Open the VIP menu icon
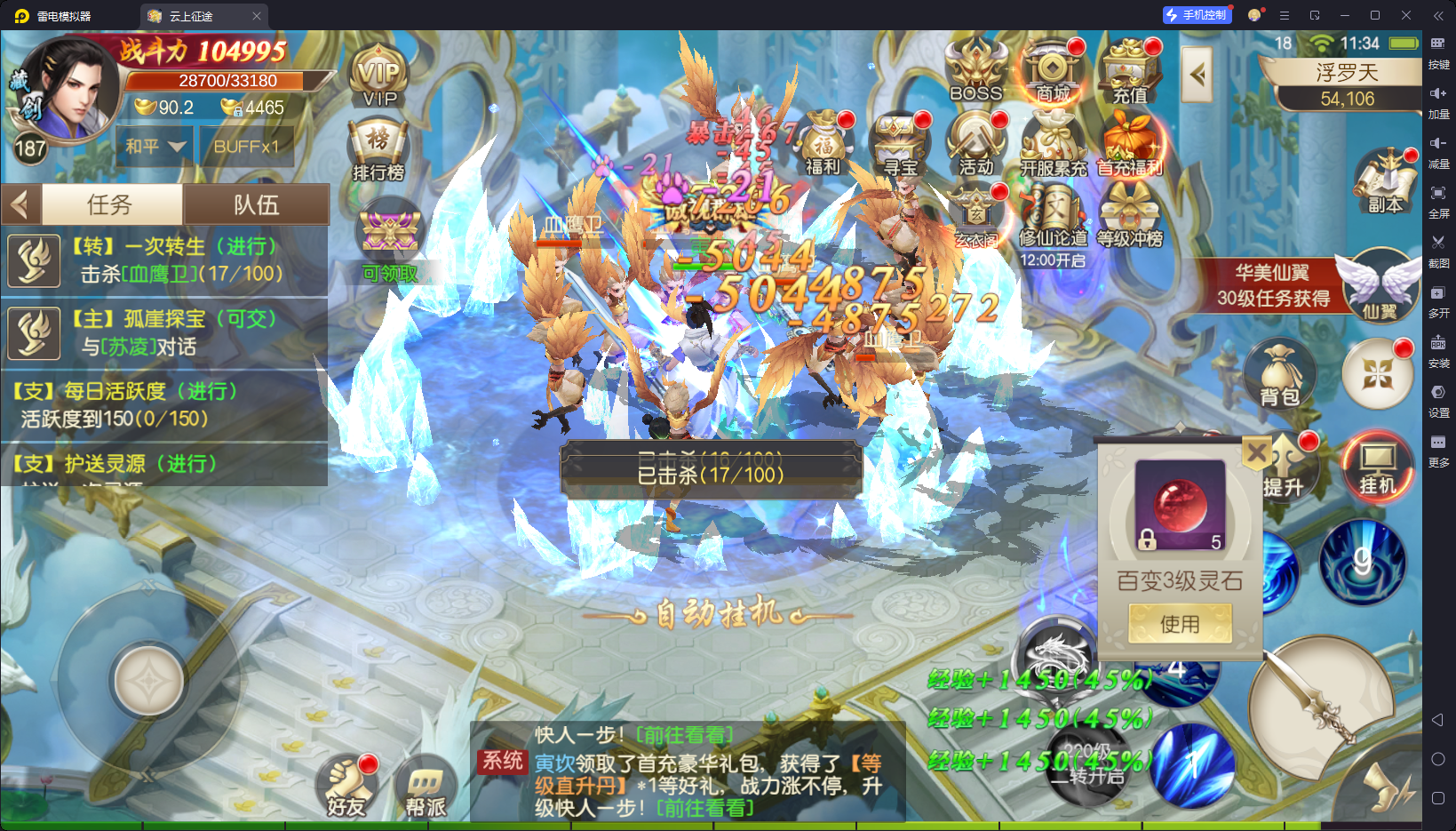1456x831 pixels. tap(379, 76)
